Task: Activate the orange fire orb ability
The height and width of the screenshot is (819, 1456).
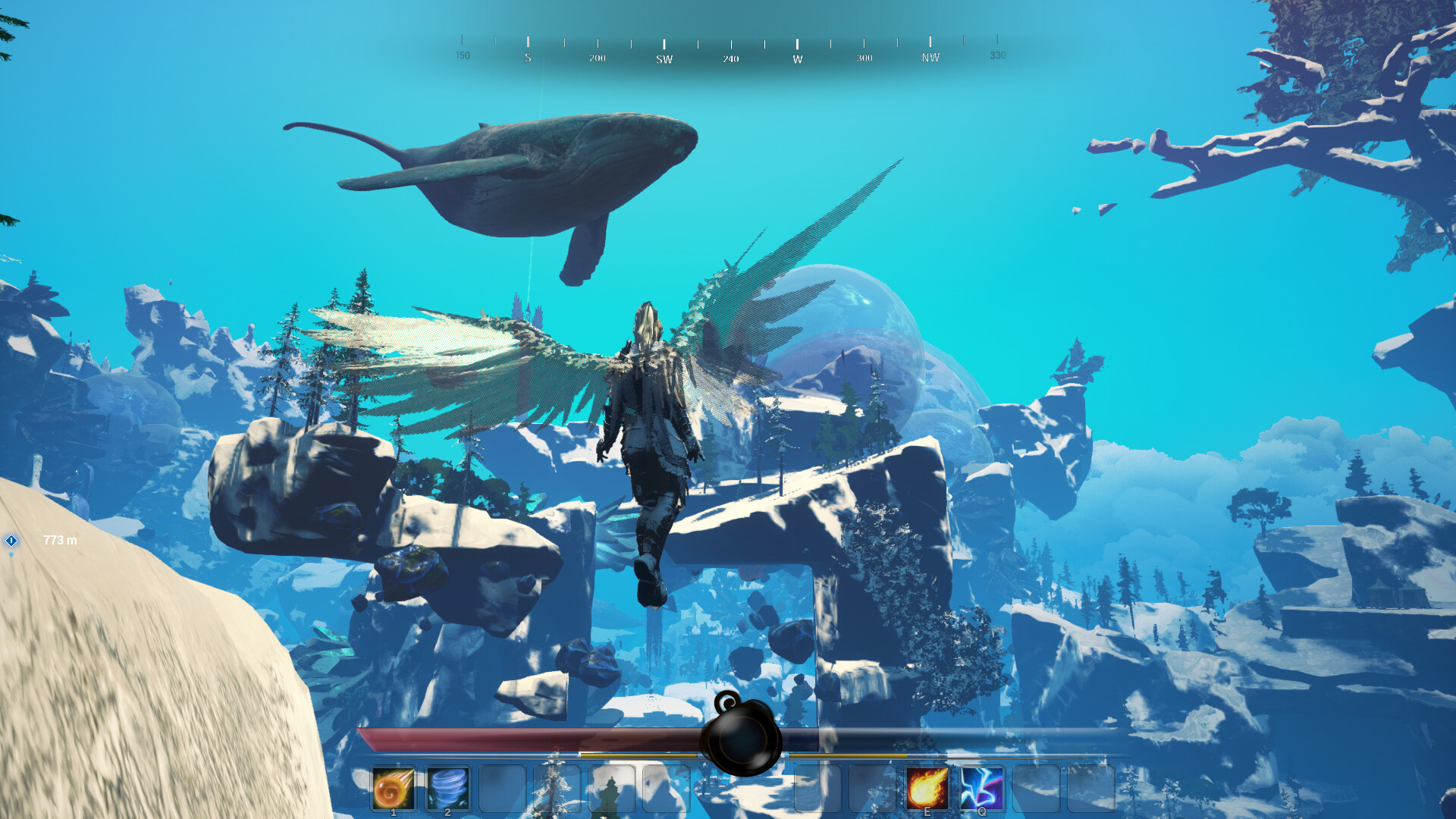Action: 393,788
